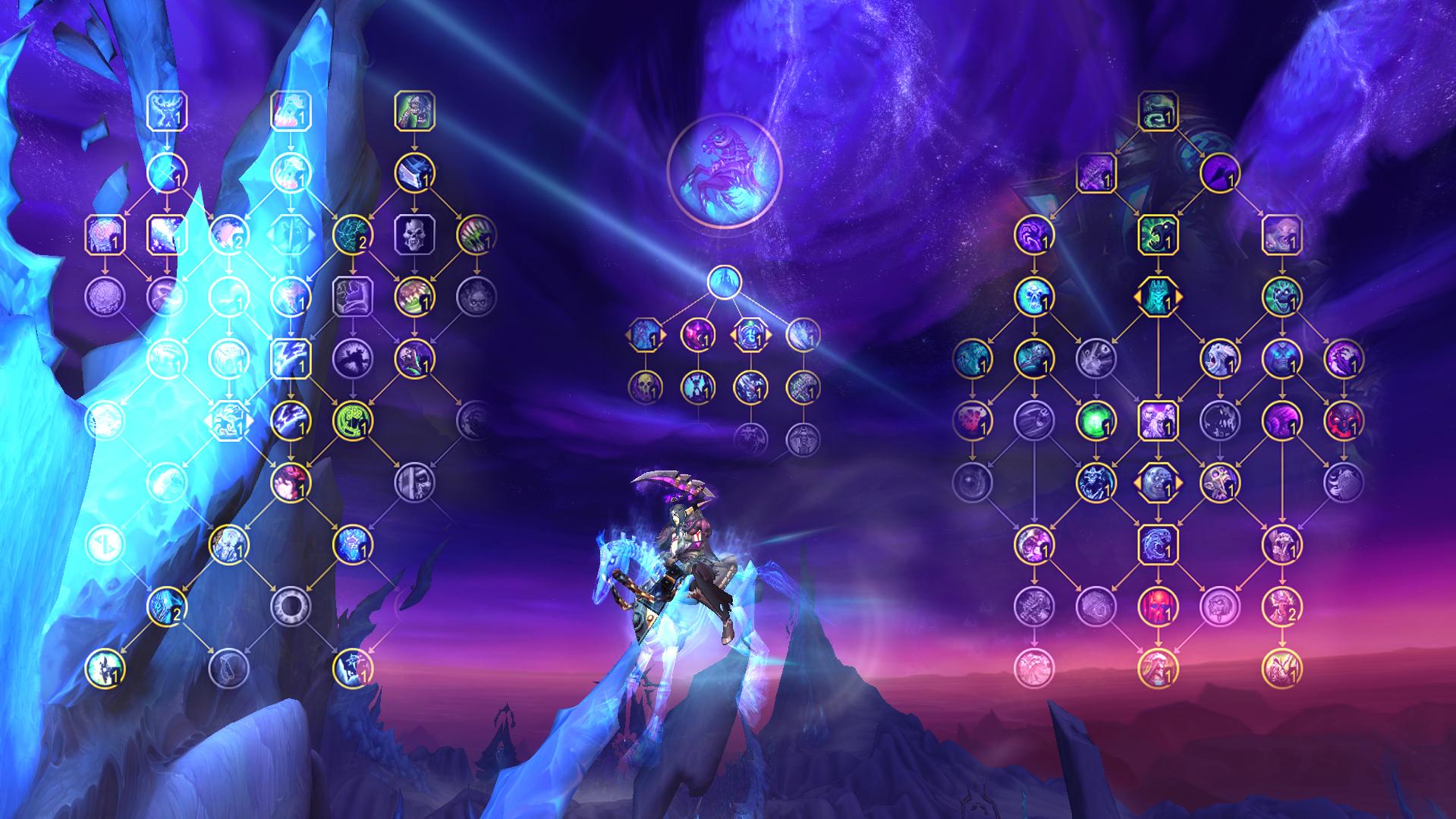Select the armored figure choice talent
1456x819 pixels.
coord(1158,296)
